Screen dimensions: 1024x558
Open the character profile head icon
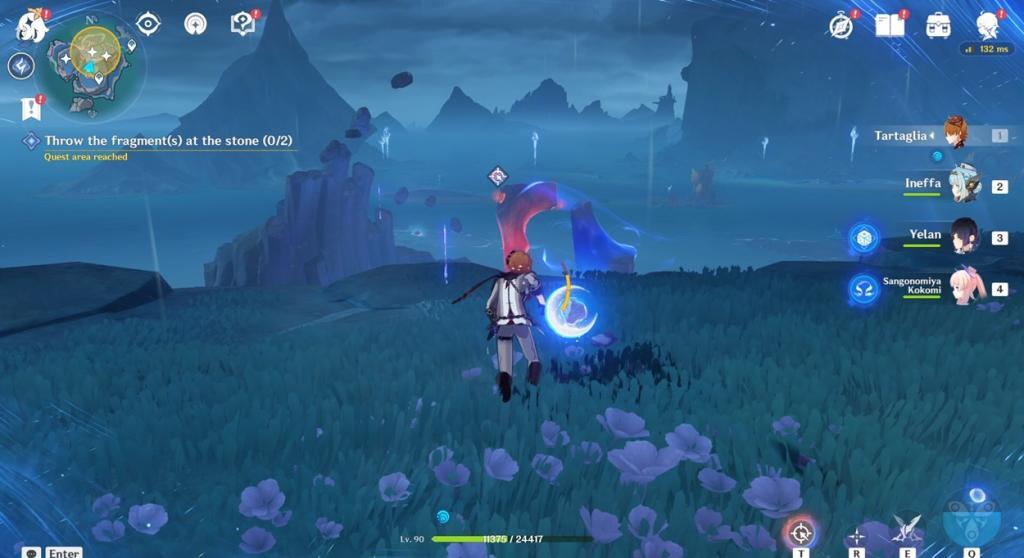pyautogui.click(x=987, y=26)
